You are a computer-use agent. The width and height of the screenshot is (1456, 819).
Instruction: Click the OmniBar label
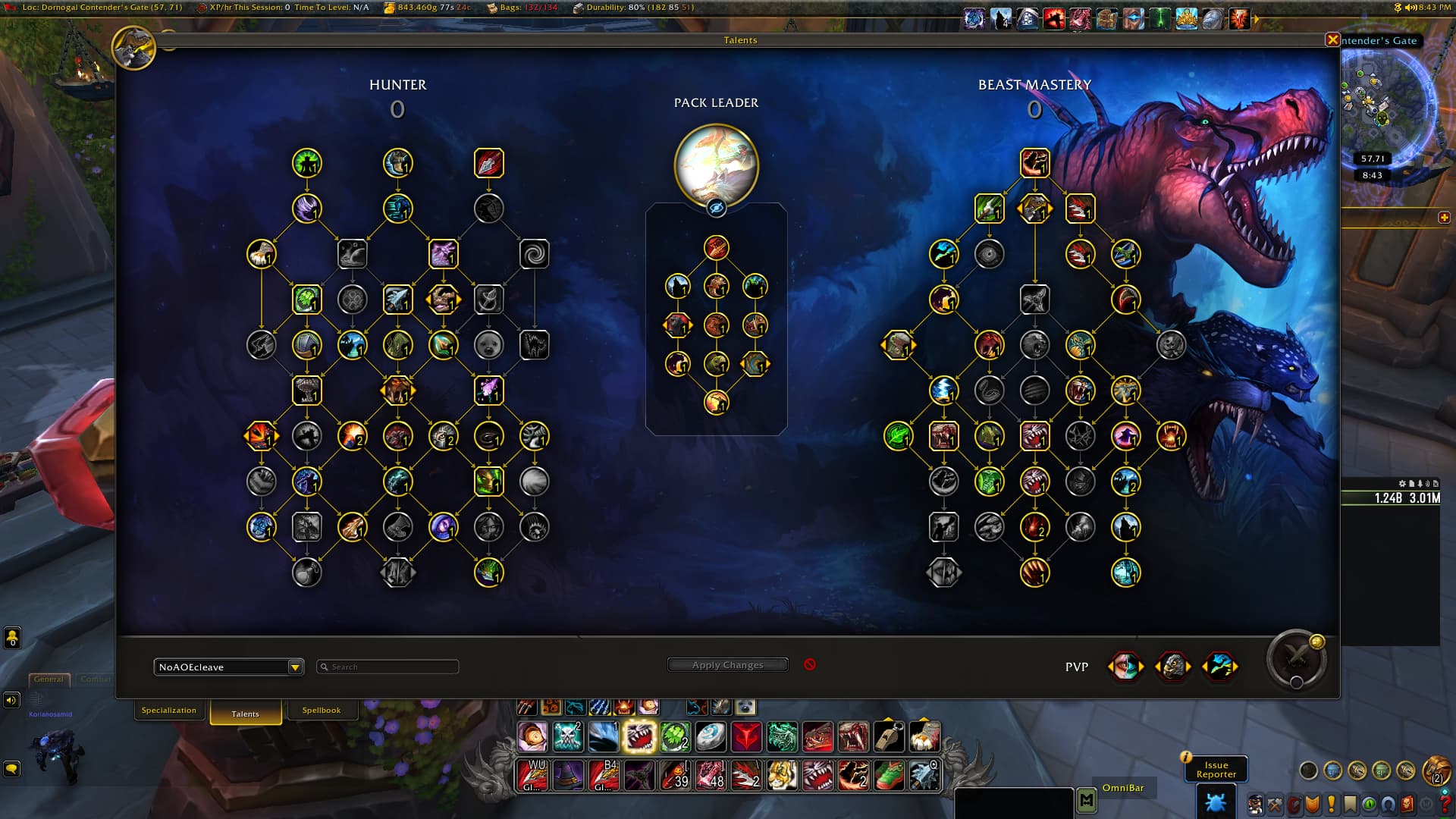(1122, 788)
